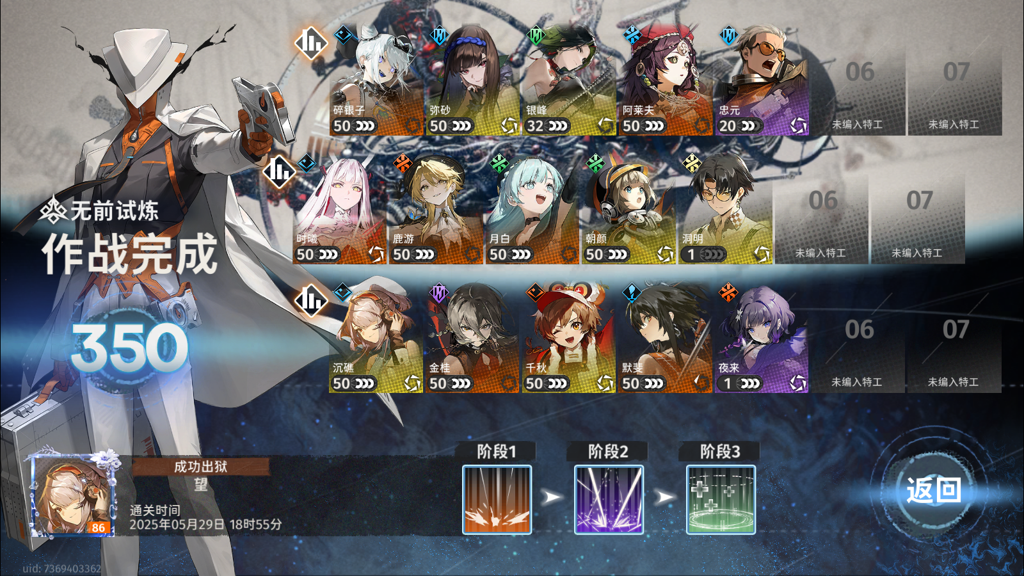Click the 返回 return button
Image resolution: width=1024 pixels, height=576 pixels.
click(x=933, y=490)
